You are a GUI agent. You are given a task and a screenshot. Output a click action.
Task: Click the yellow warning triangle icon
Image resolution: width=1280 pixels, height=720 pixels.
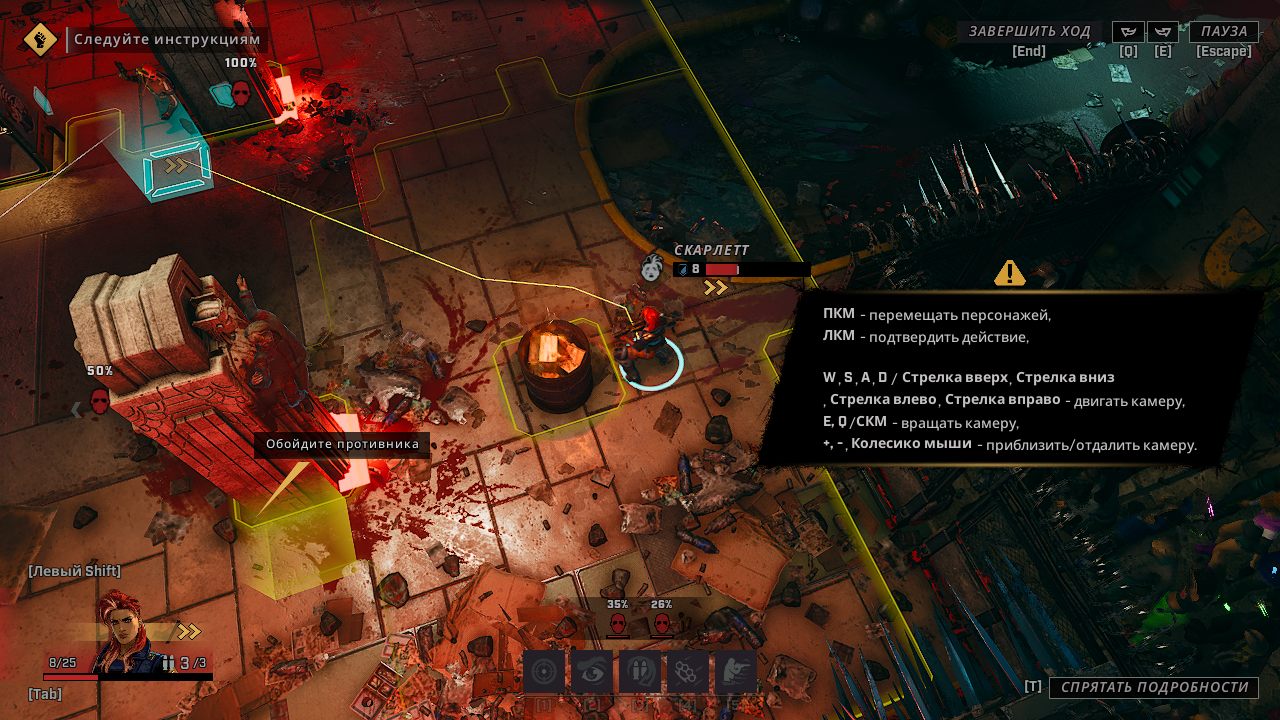tap(1010, 272)
